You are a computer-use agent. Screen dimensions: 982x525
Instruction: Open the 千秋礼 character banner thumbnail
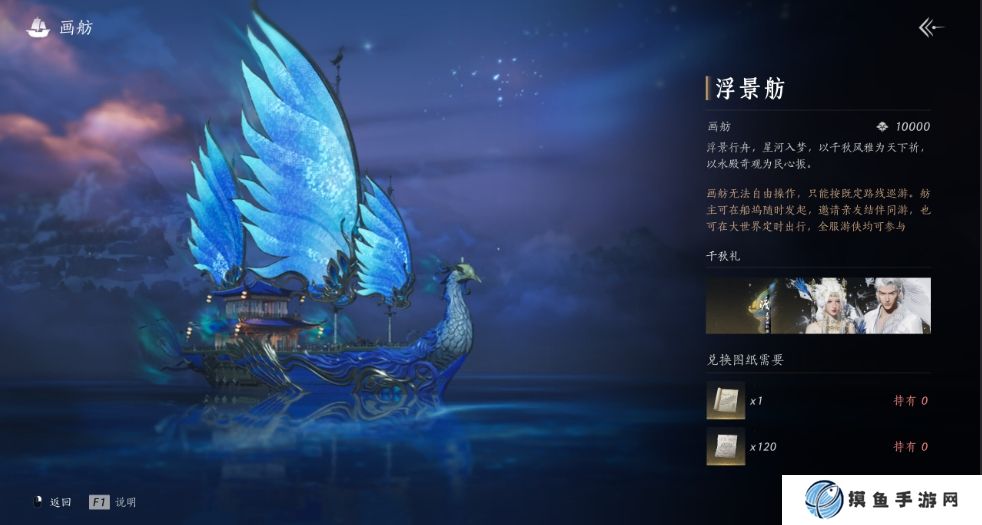818,306
